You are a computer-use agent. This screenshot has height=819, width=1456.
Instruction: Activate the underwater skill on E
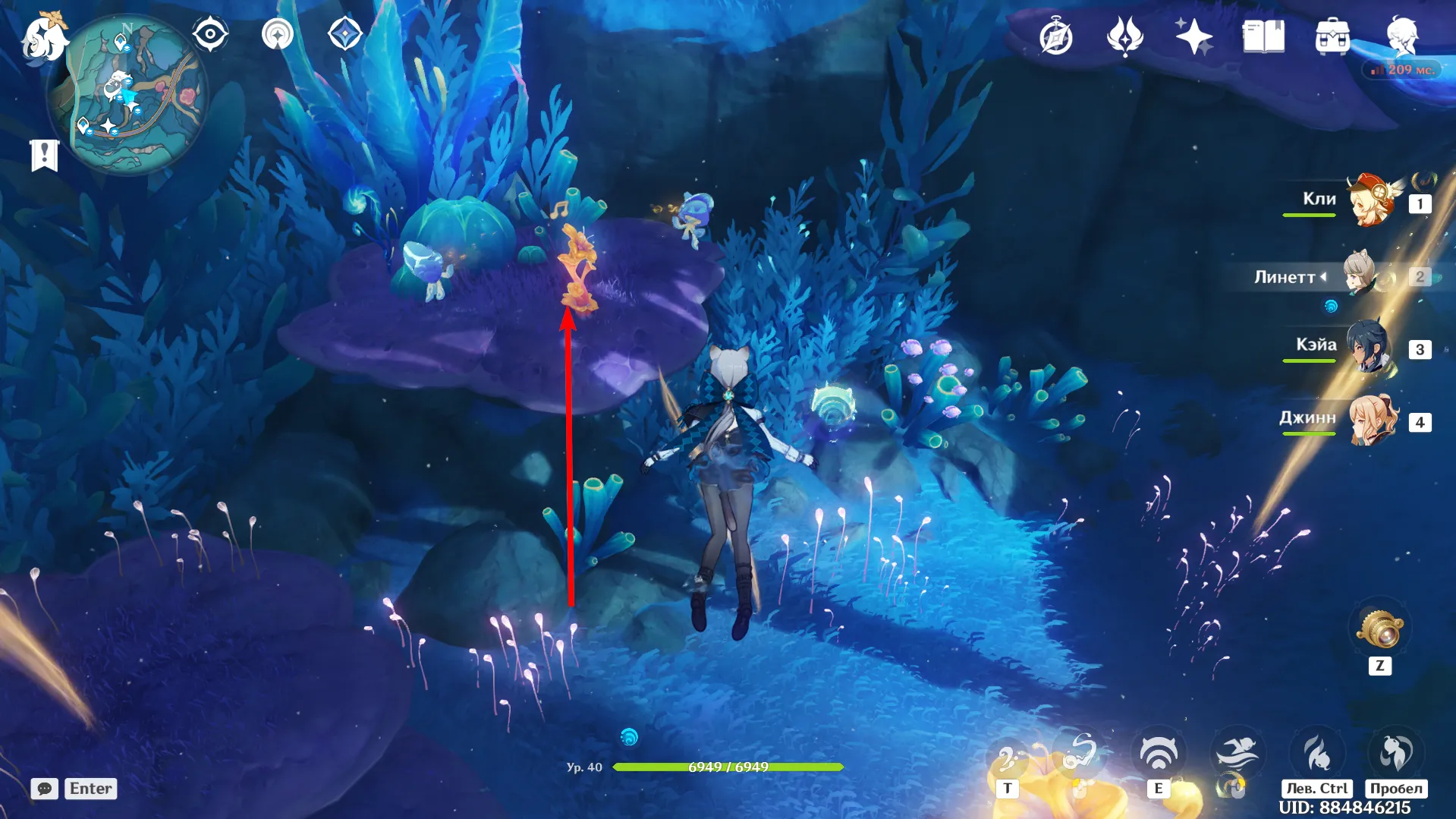1158,754
